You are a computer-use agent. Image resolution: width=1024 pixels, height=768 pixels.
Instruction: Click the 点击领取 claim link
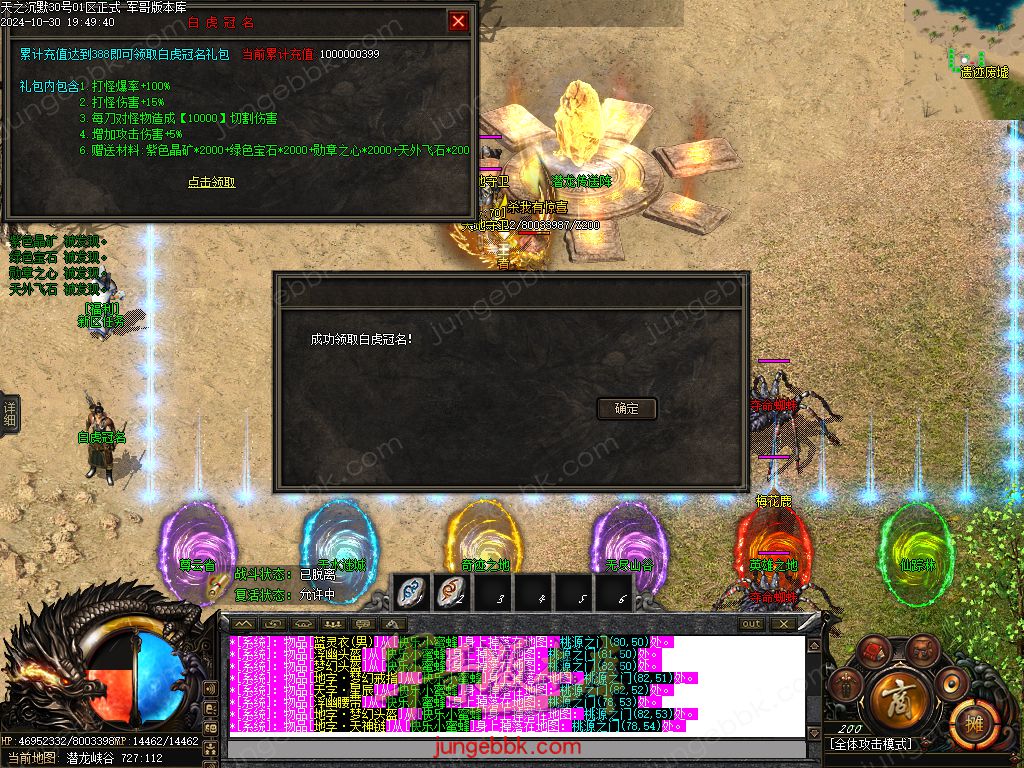[x=211, y=182]
